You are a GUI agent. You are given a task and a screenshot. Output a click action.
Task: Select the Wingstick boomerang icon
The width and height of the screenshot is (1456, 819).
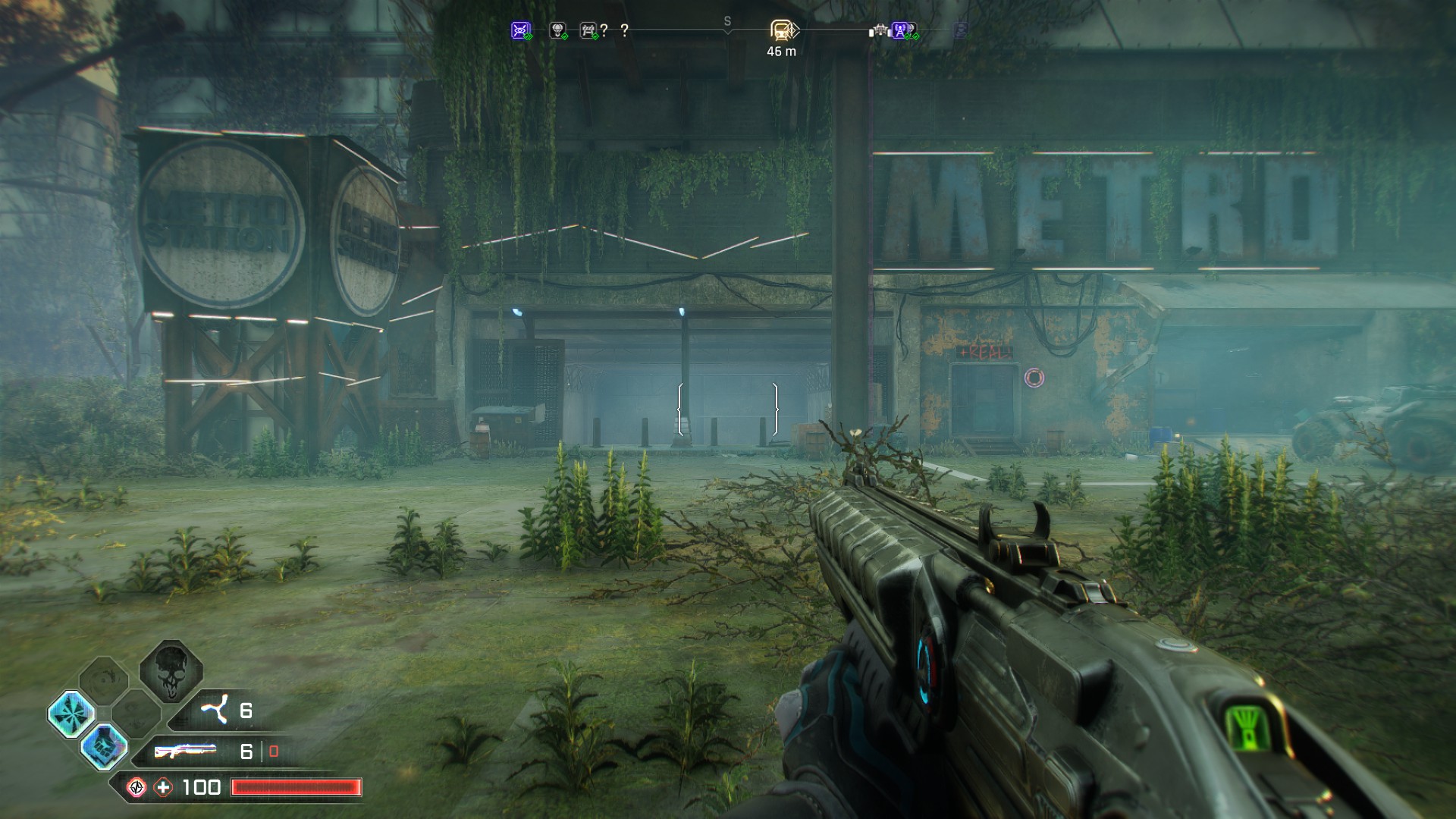click(214, 711)
